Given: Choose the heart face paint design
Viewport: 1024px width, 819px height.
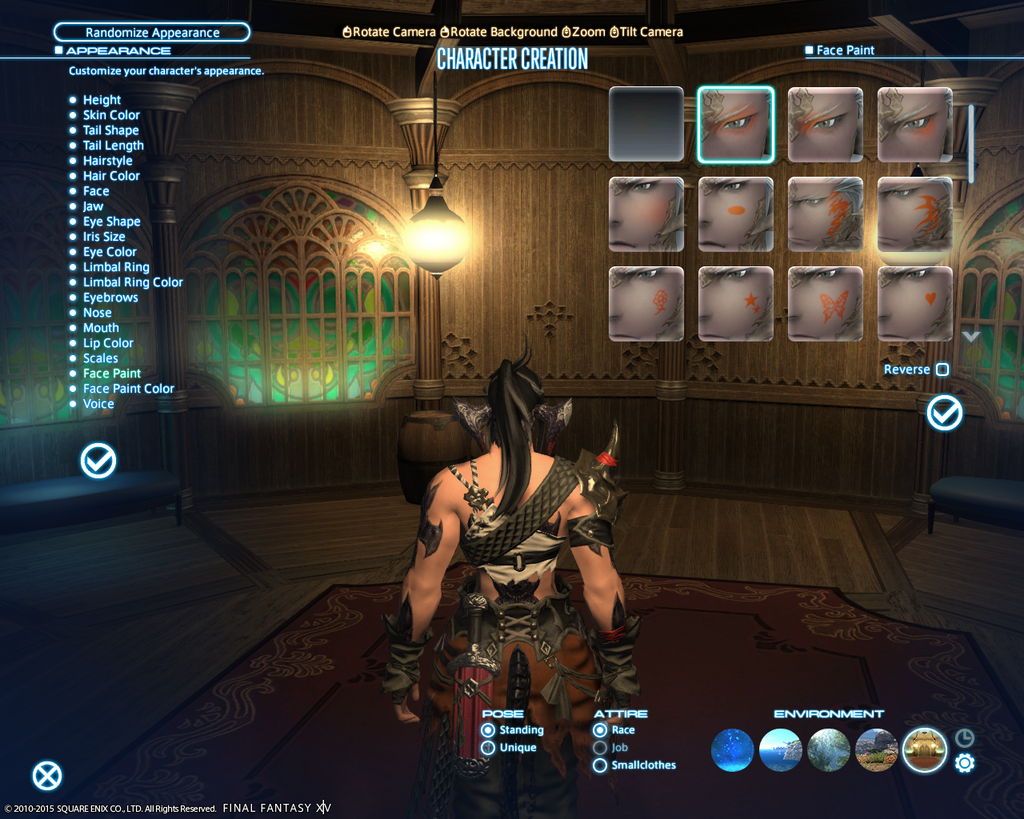Looking at the screenshot, I should tap(915, 304).
